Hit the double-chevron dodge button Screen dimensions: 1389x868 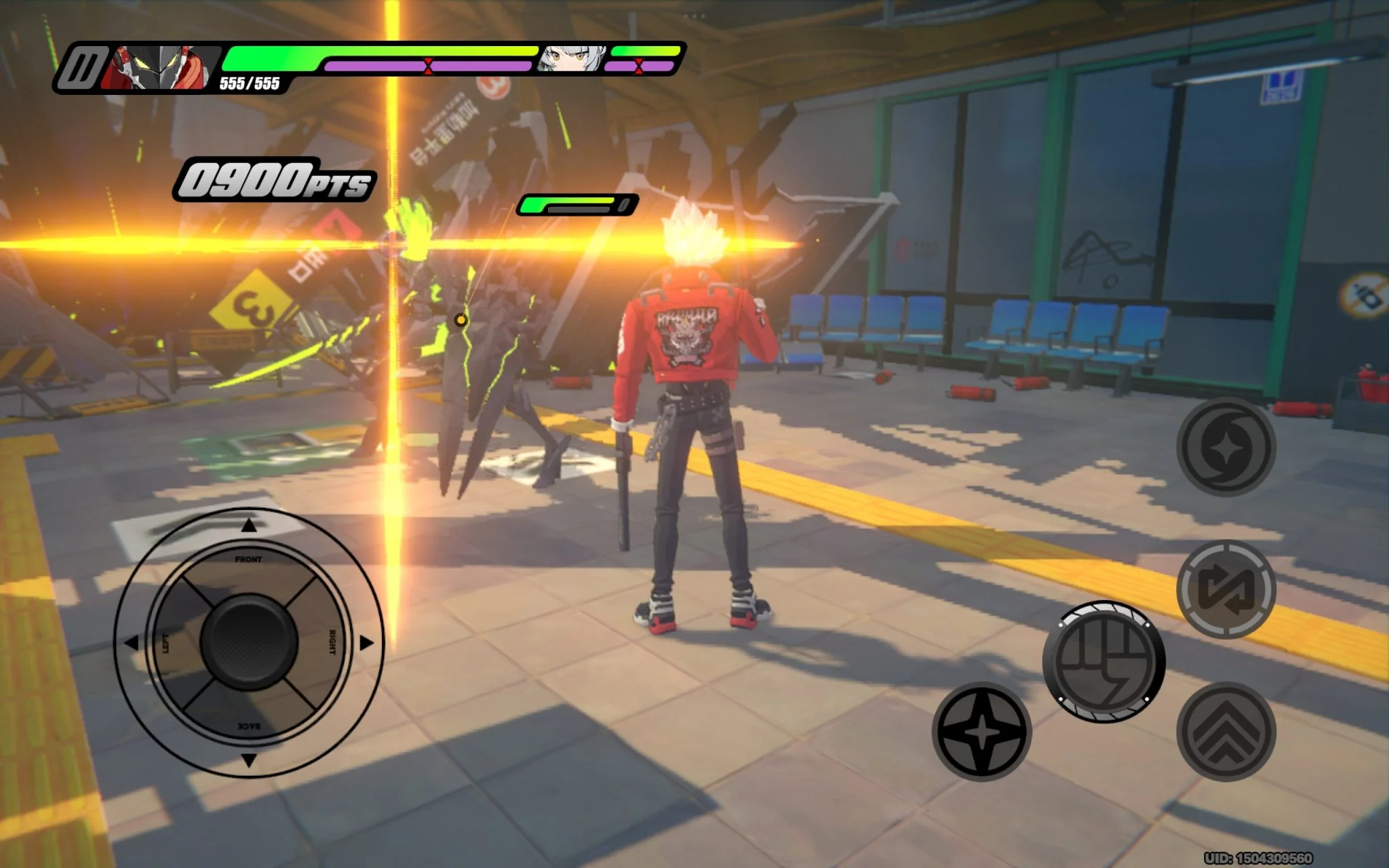pyautogui.click(x=1226, y=732)
